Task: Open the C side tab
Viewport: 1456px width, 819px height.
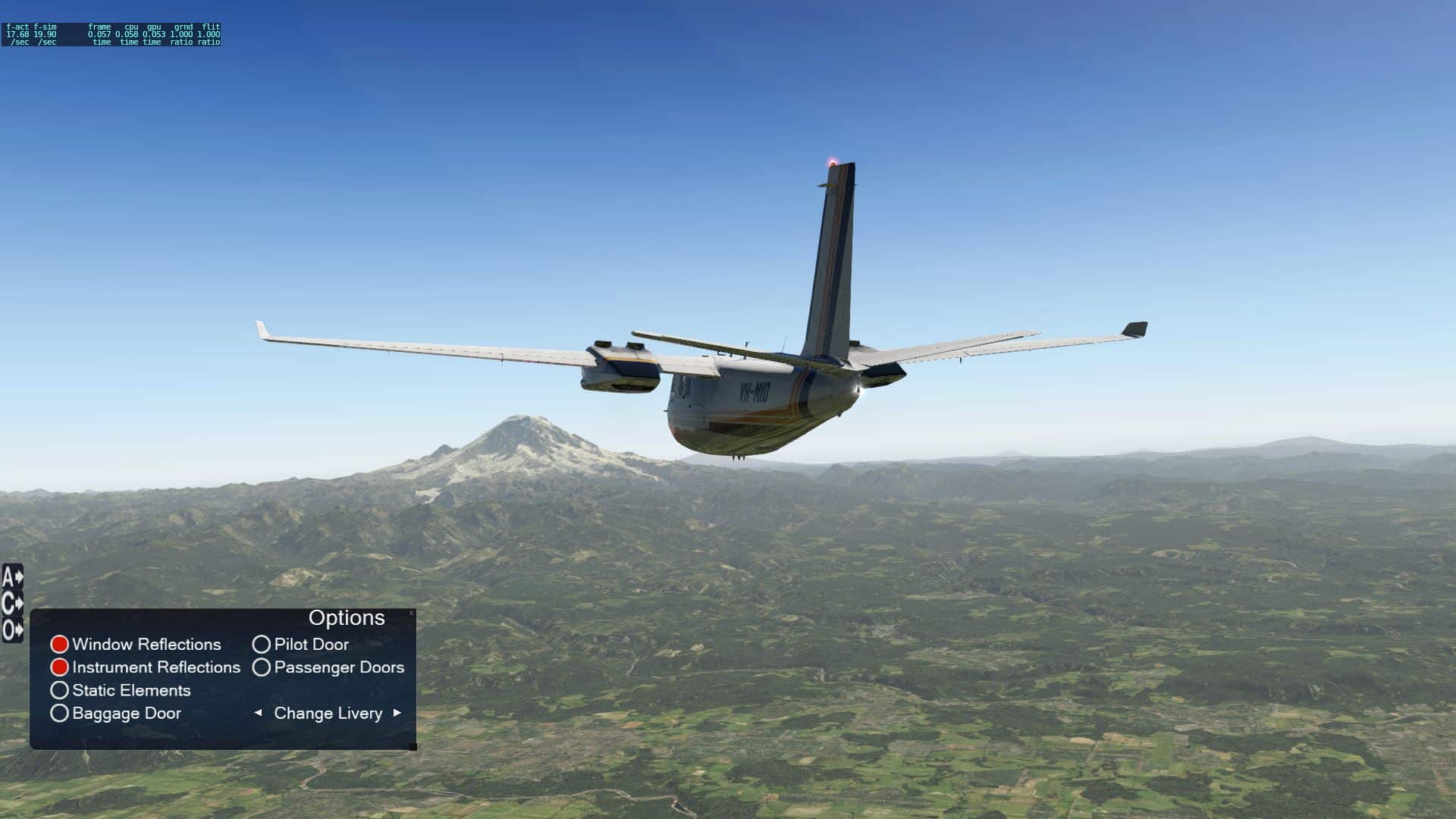Action: point(12,604)
